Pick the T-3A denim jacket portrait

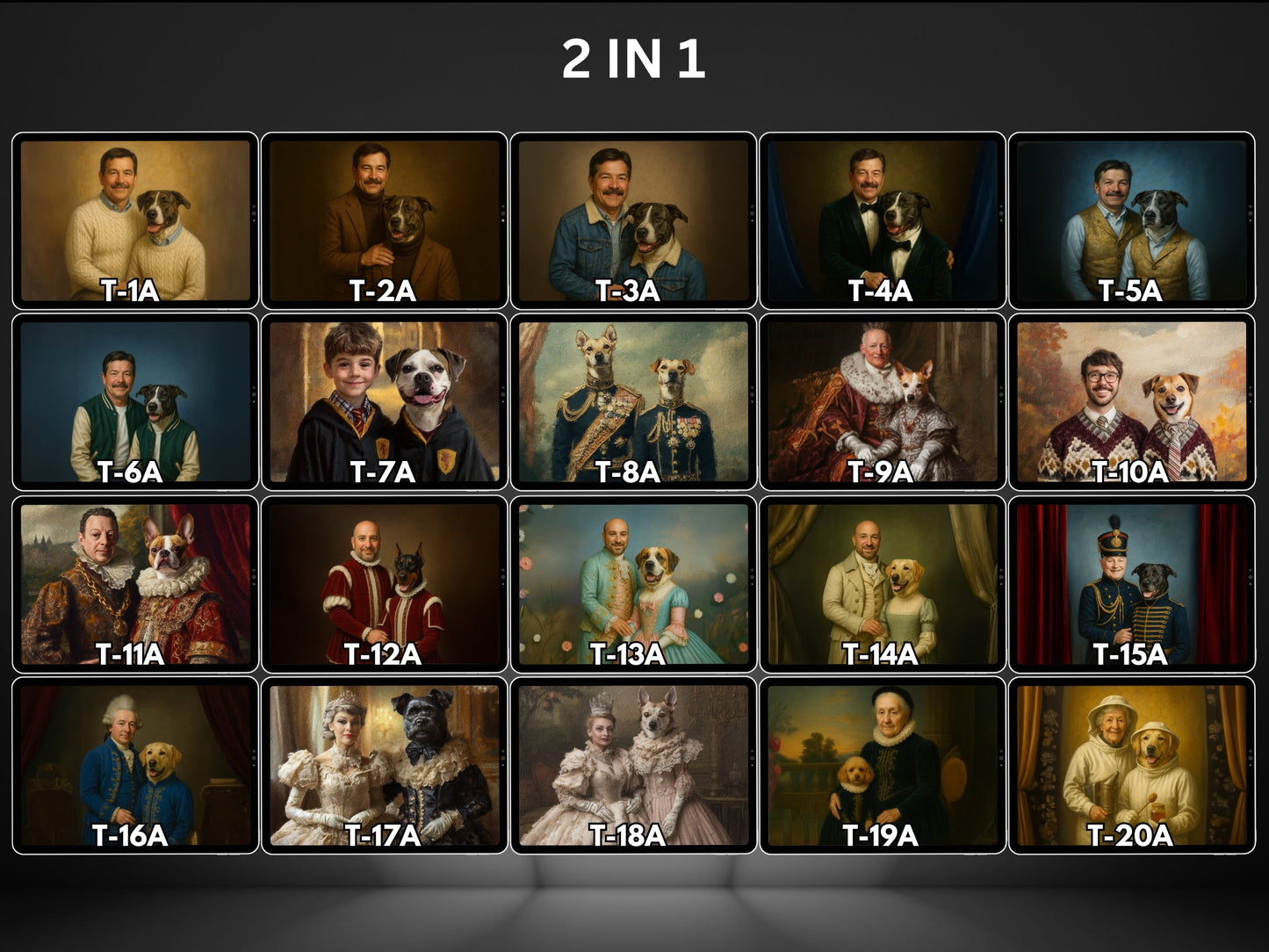pos(633,220)
